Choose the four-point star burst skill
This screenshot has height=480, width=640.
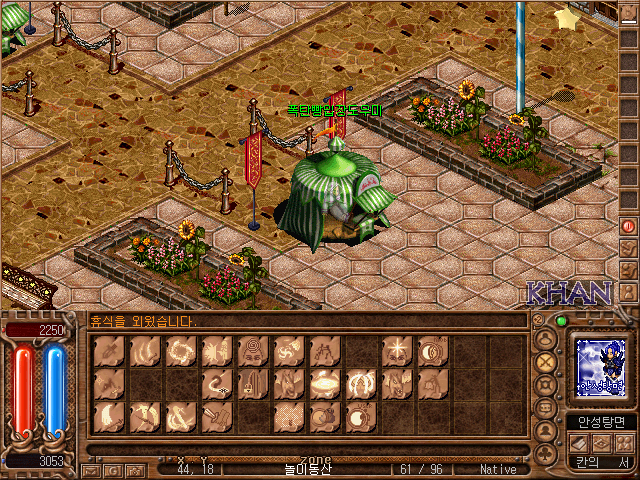pos(397,350)
